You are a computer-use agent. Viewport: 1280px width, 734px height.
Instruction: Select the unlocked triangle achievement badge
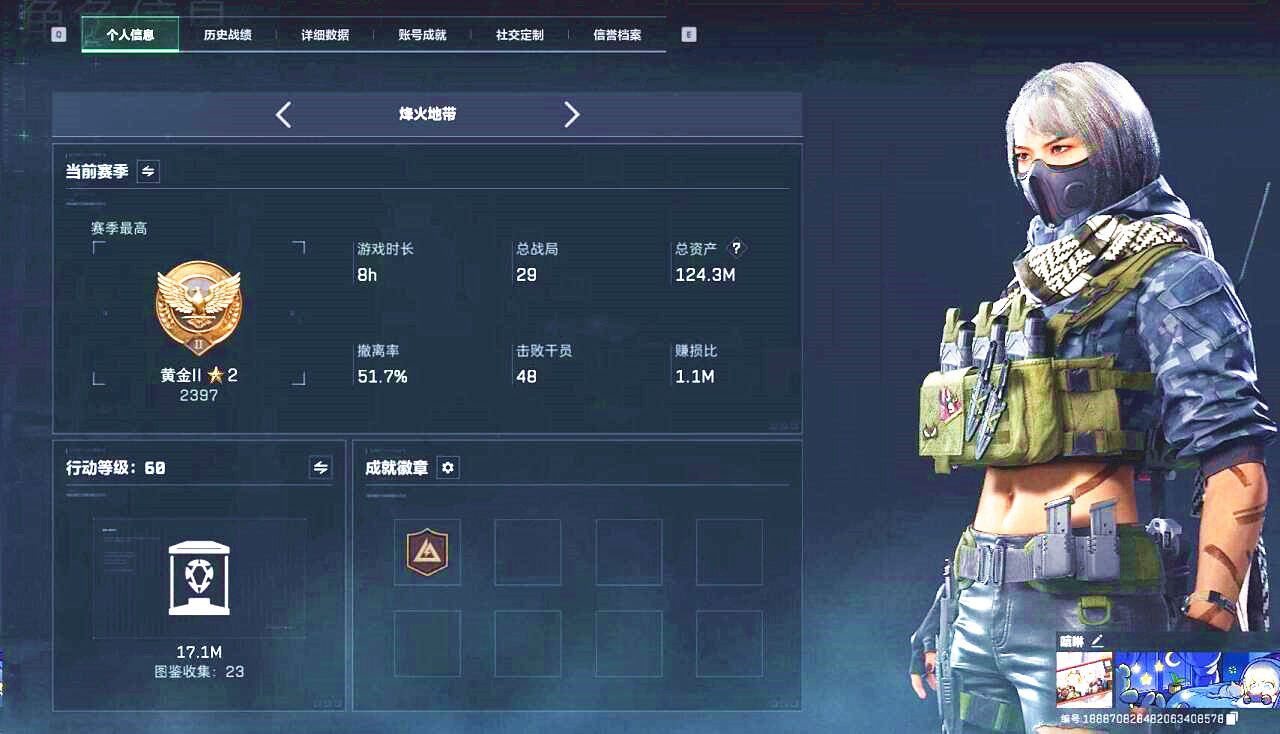[x=427, y=552]
